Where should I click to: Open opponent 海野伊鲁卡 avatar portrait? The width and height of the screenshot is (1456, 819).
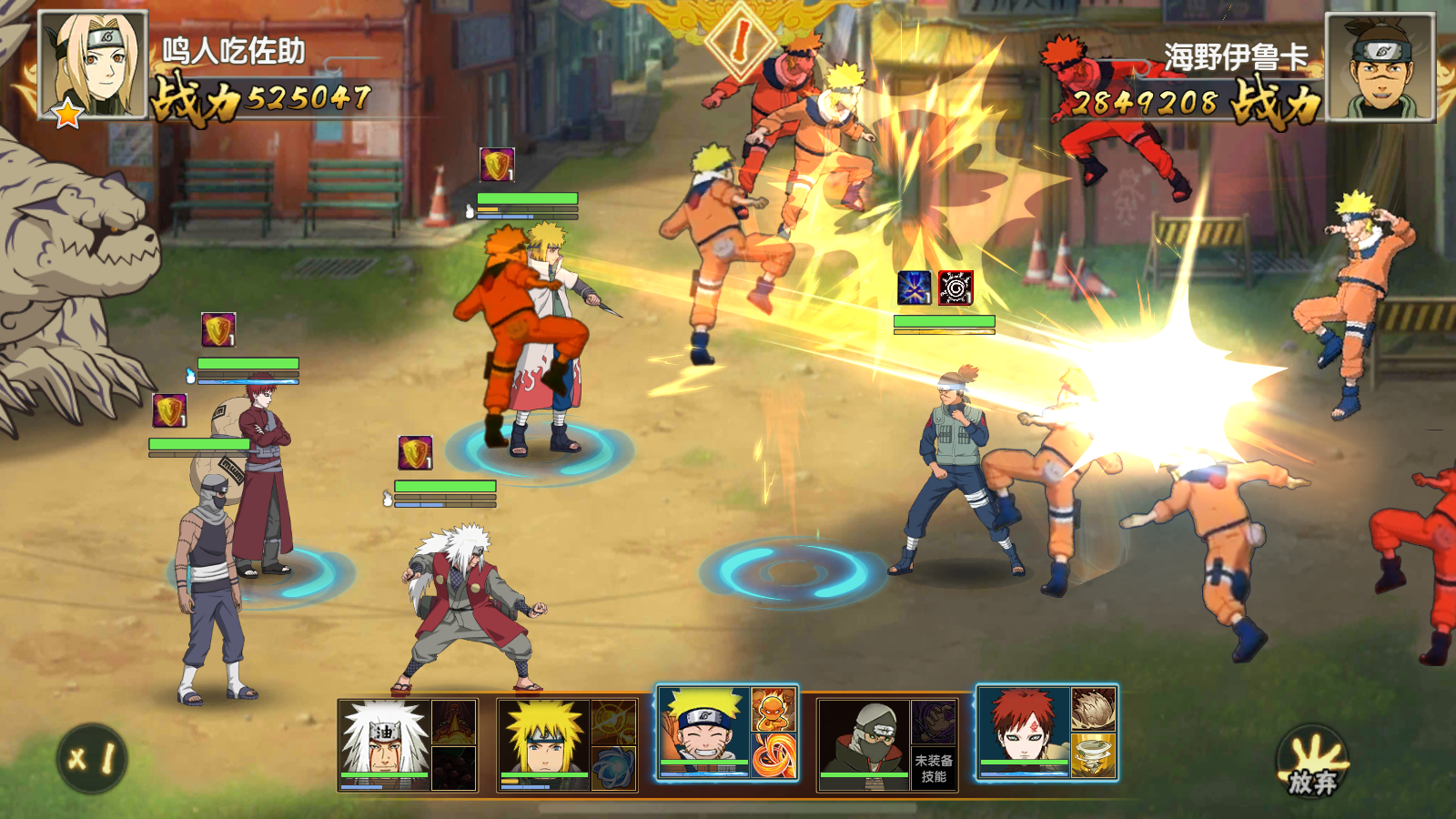[x=1380, y=67]
